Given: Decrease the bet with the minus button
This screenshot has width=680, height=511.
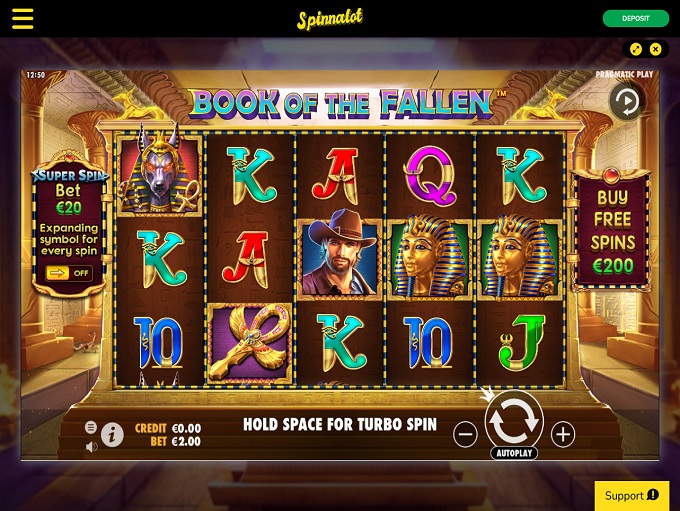Looking at the screenshot, I should pos(465,434).
